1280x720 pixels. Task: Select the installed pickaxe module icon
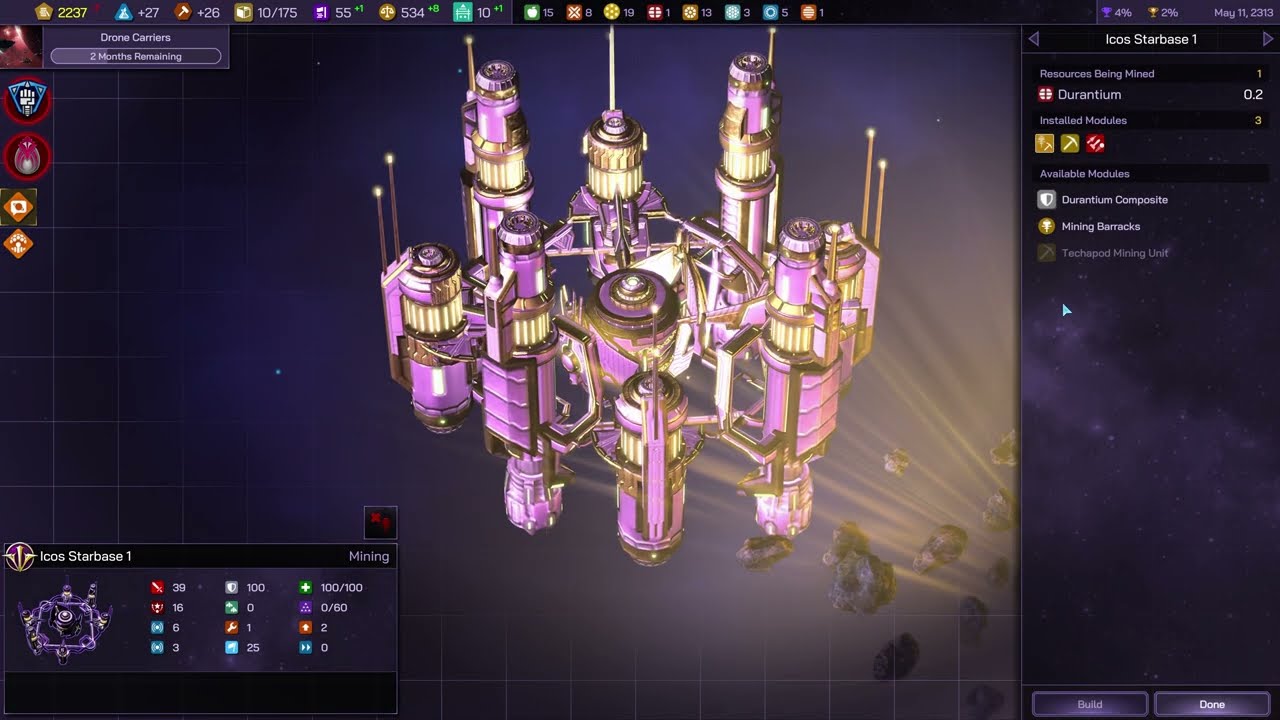coord(1070,144)
